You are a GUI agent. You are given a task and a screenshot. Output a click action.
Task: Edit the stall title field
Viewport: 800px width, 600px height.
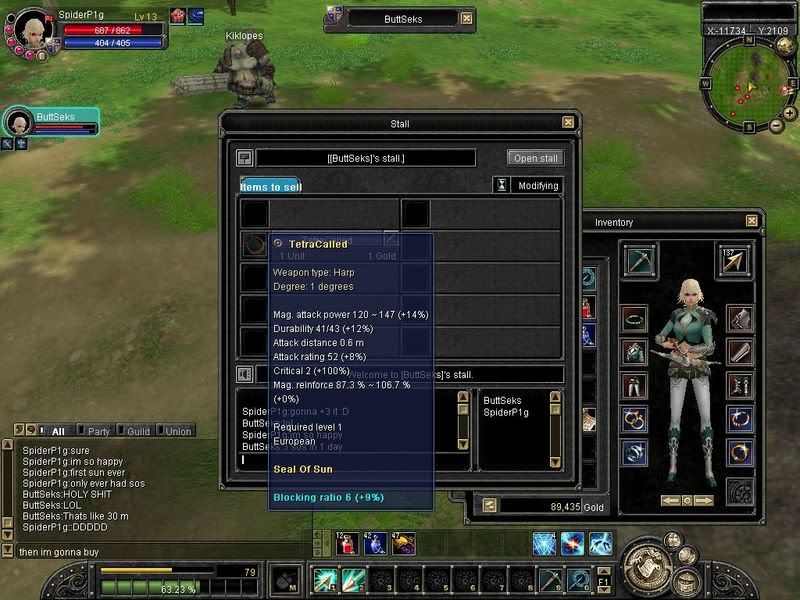point(366,158)
